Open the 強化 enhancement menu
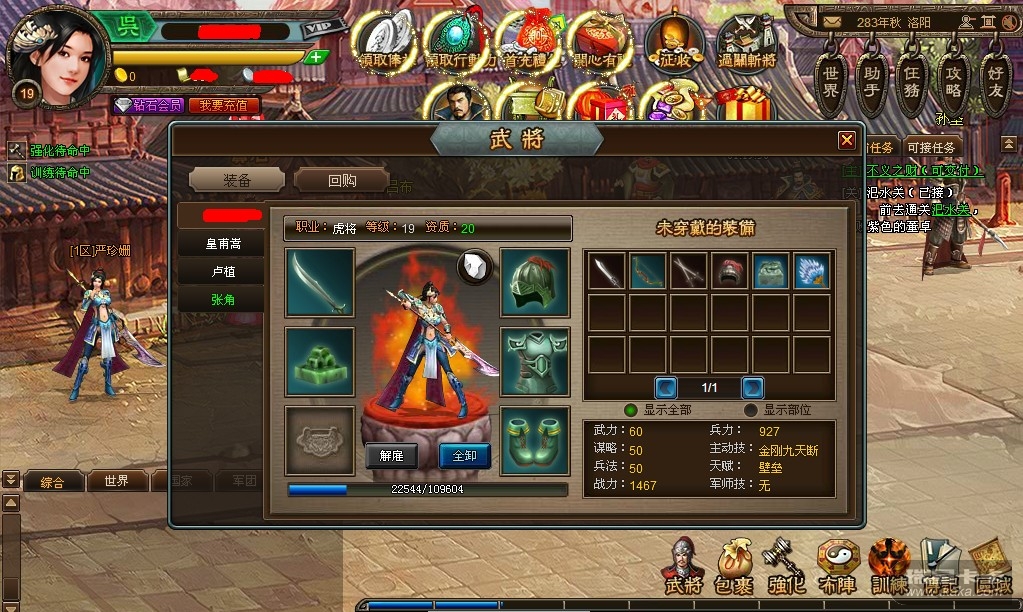Image resolution: width=1023 pixels, height=612 pixels. tap(782, 565)
